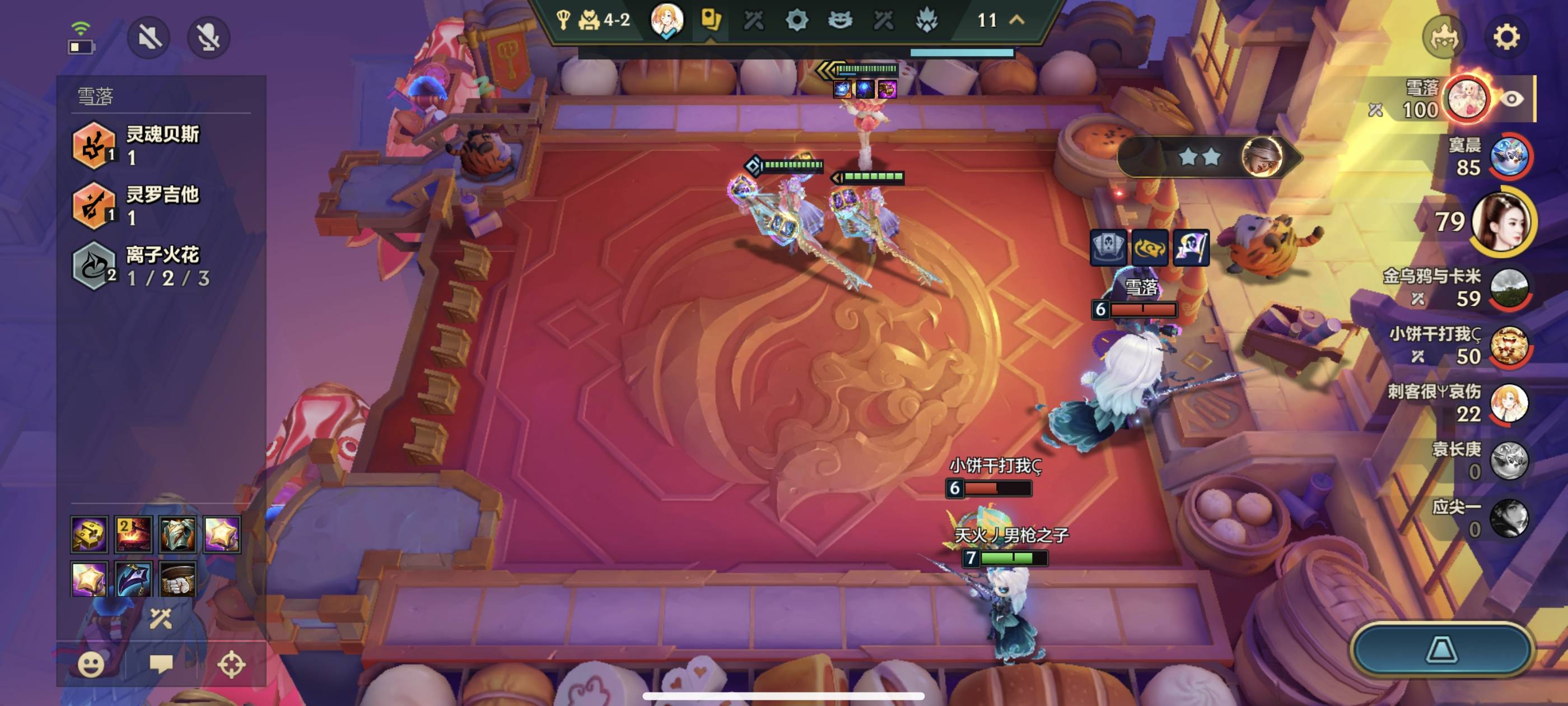Open the shop with the trapezoid button
This screenshot has width=1568, height=706.
[1441, 649]
